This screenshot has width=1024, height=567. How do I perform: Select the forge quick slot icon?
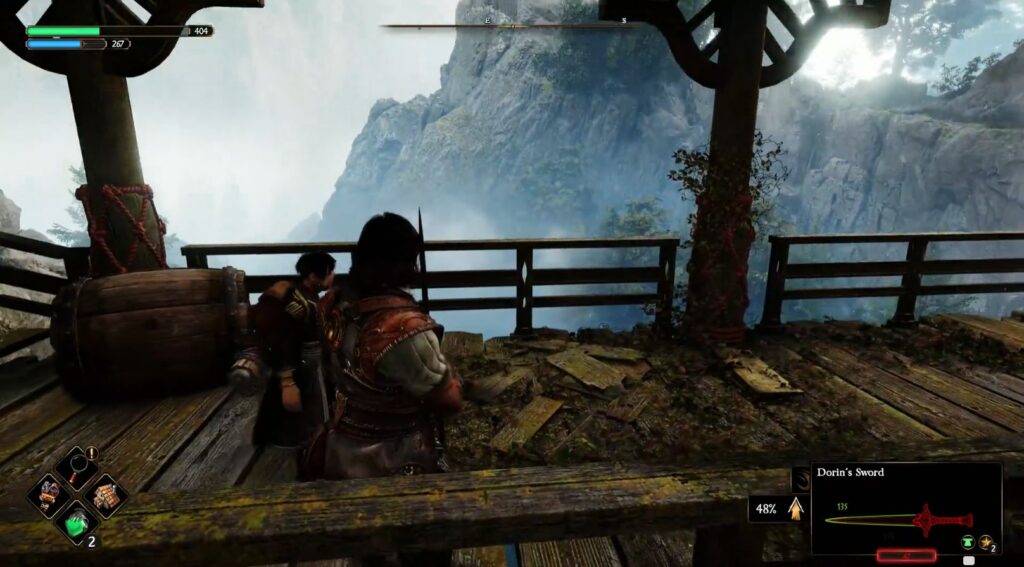click(48, 494)
